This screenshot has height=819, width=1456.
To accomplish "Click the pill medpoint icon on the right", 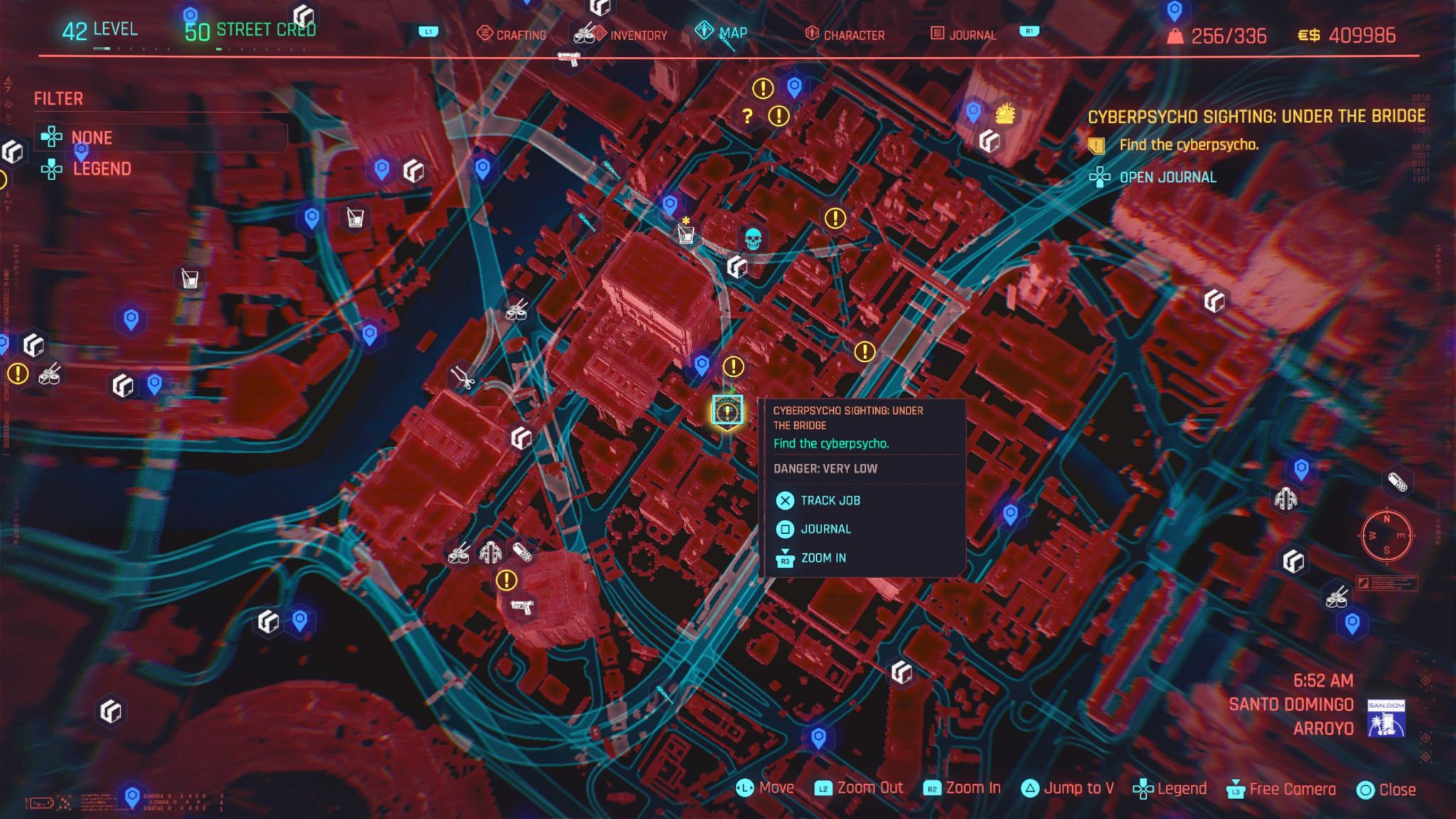I will pos(1398,481).
